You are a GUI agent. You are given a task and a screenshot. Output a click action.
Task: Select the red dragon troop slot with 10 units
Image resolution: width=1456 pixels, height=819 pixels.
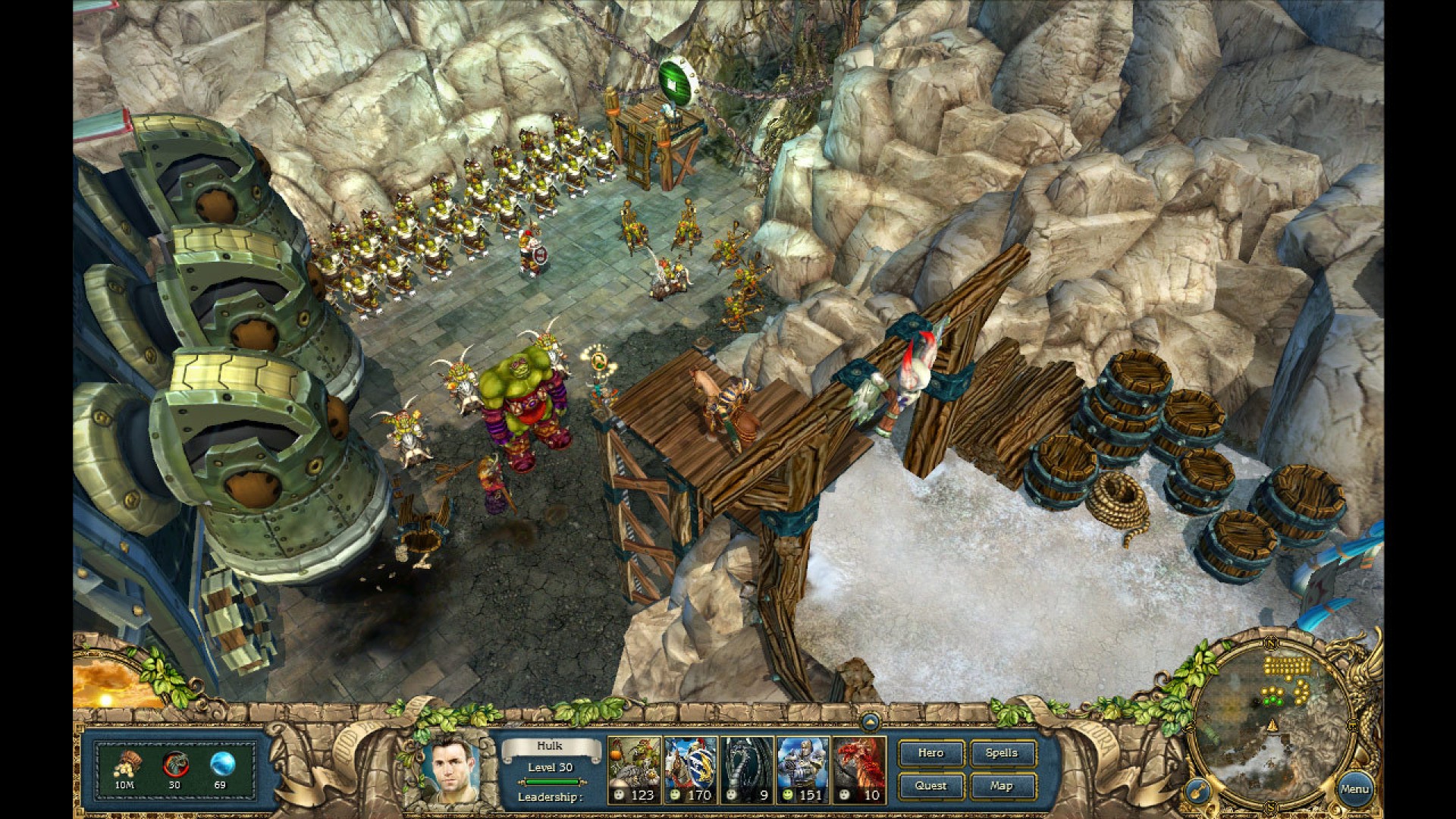point(859,770)
